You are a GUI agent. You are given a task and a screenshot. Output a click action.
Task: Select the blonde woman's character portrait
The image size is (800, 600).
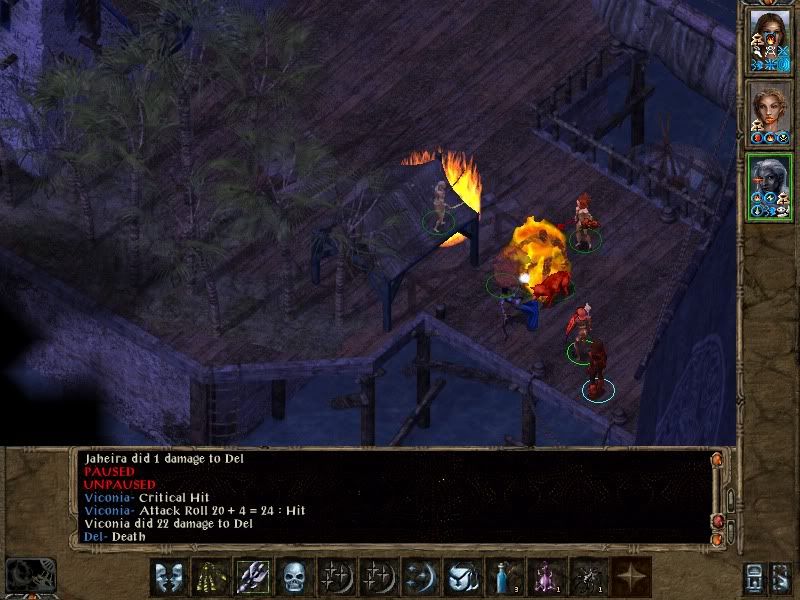pos(769,112)
